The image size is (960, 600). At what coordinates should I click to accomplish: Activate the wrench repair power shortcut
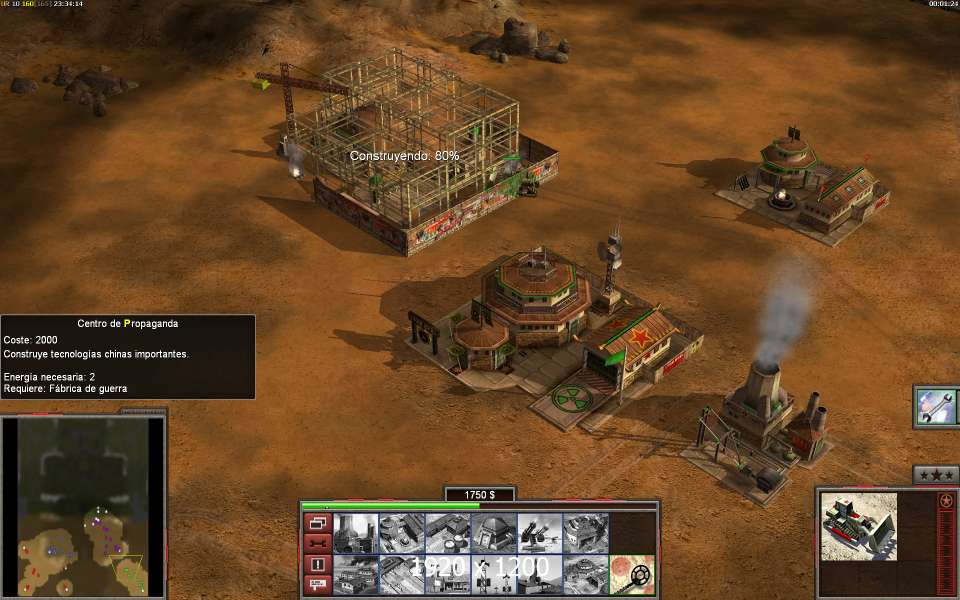pyautogui.click(x=938, y=407)
